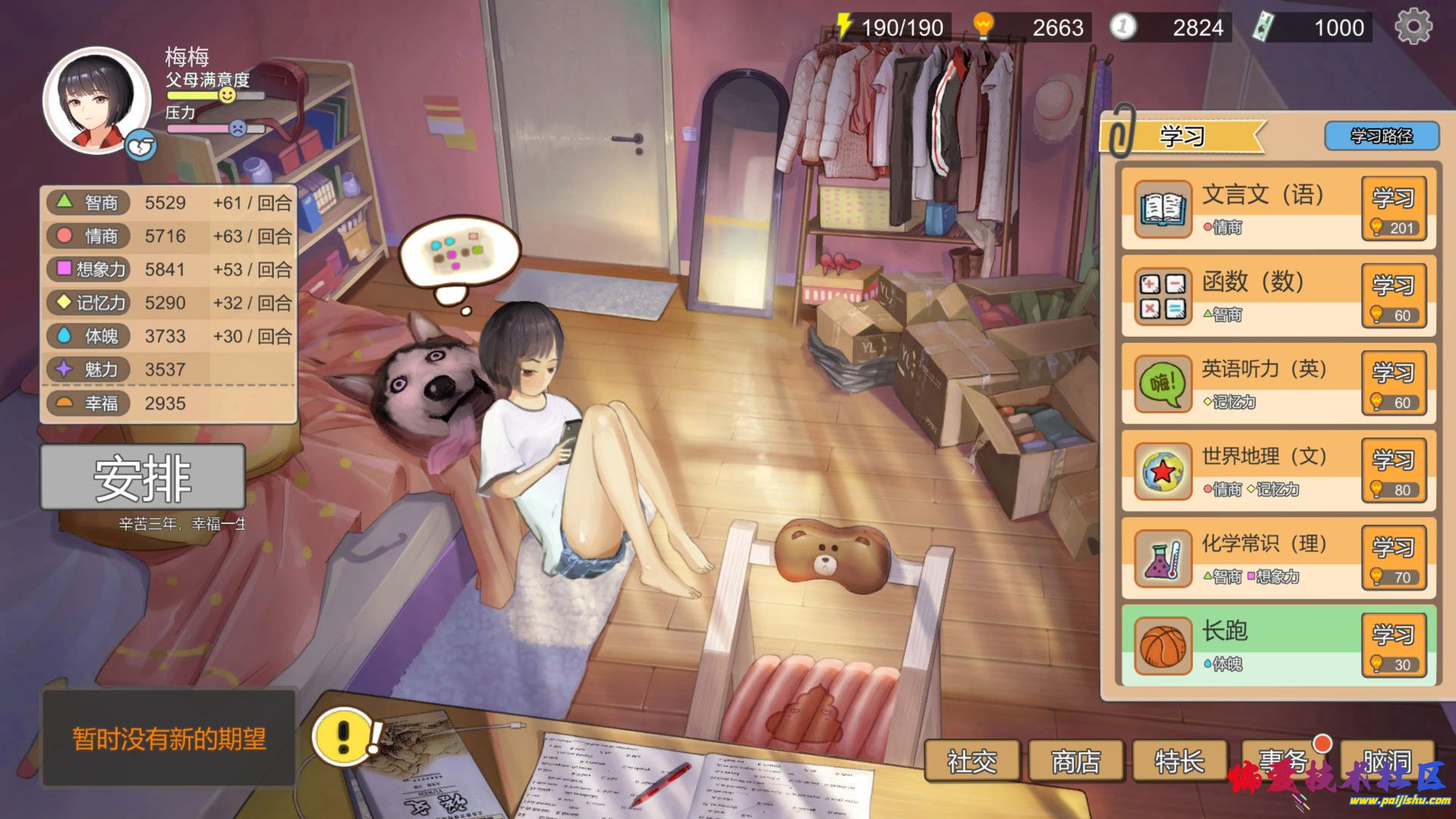Open the 事务 affairs menu
This screenshot has height=819, width=1456.
tap(1283, 761)
